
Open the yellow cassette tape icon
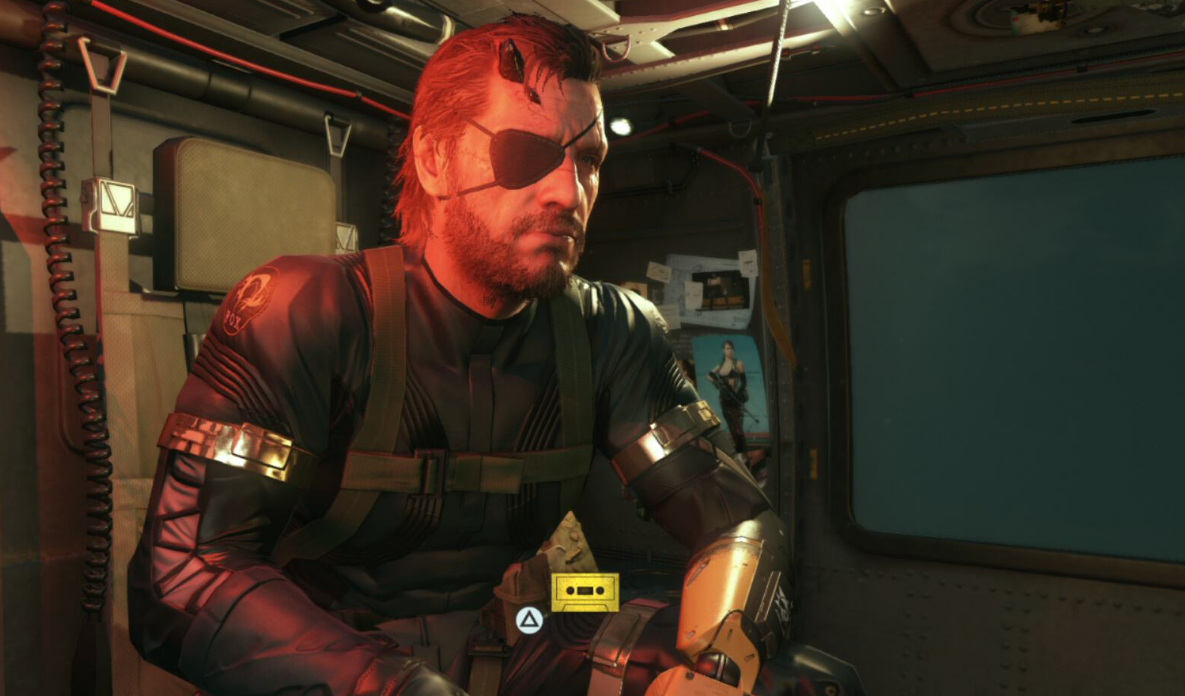(585, 592)
